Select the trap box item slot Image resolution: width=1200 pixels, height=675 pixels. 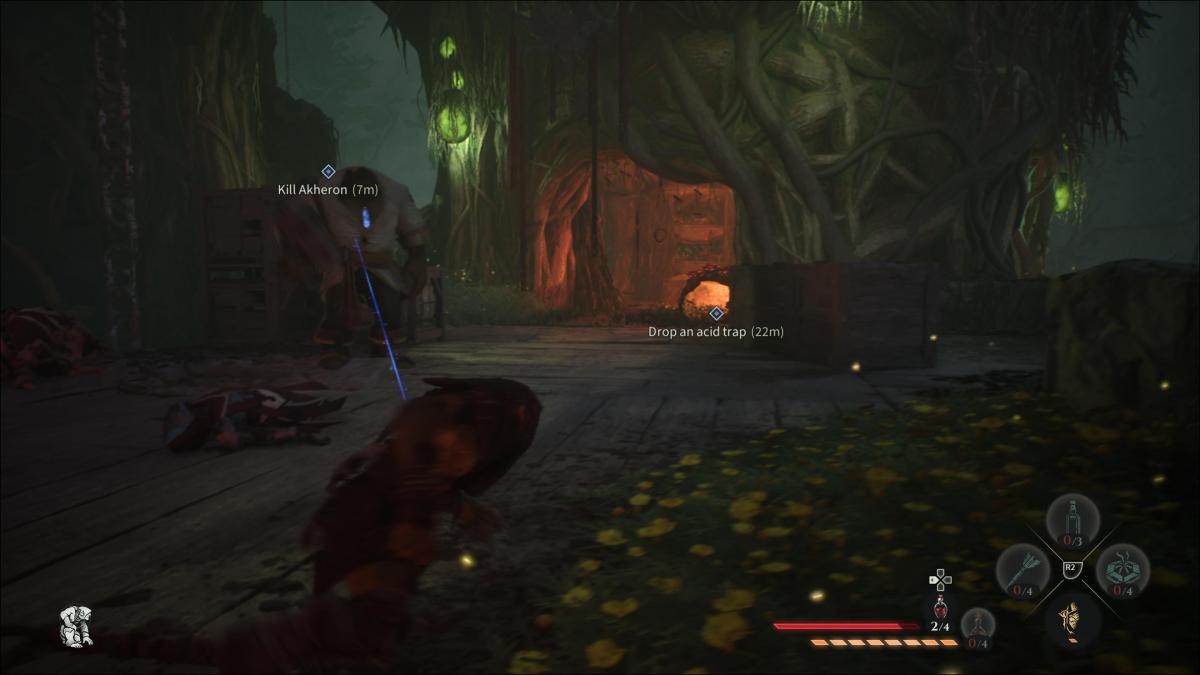click(x=1122, y=570)
